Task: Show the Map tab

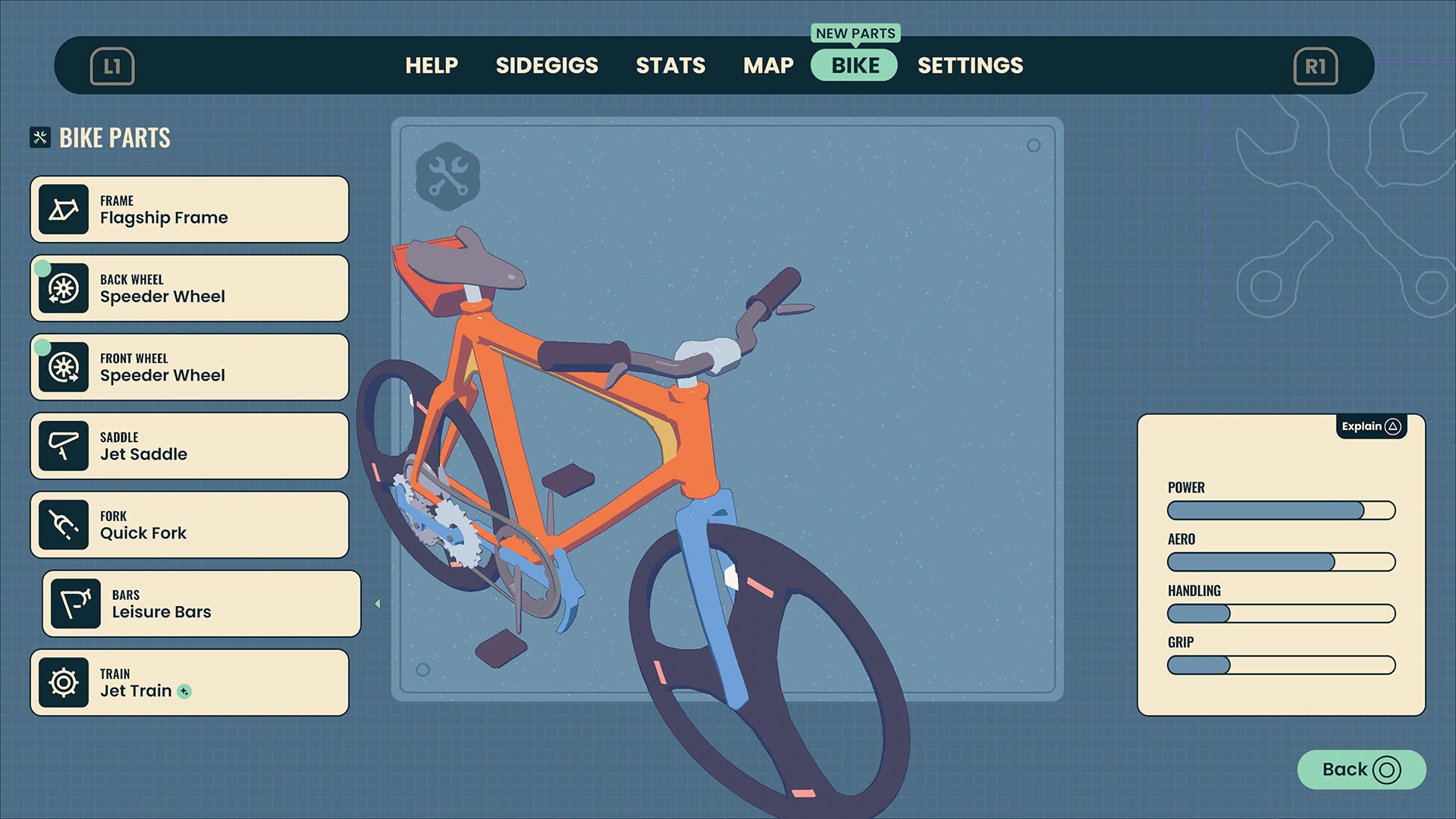Action: [768, 66]
